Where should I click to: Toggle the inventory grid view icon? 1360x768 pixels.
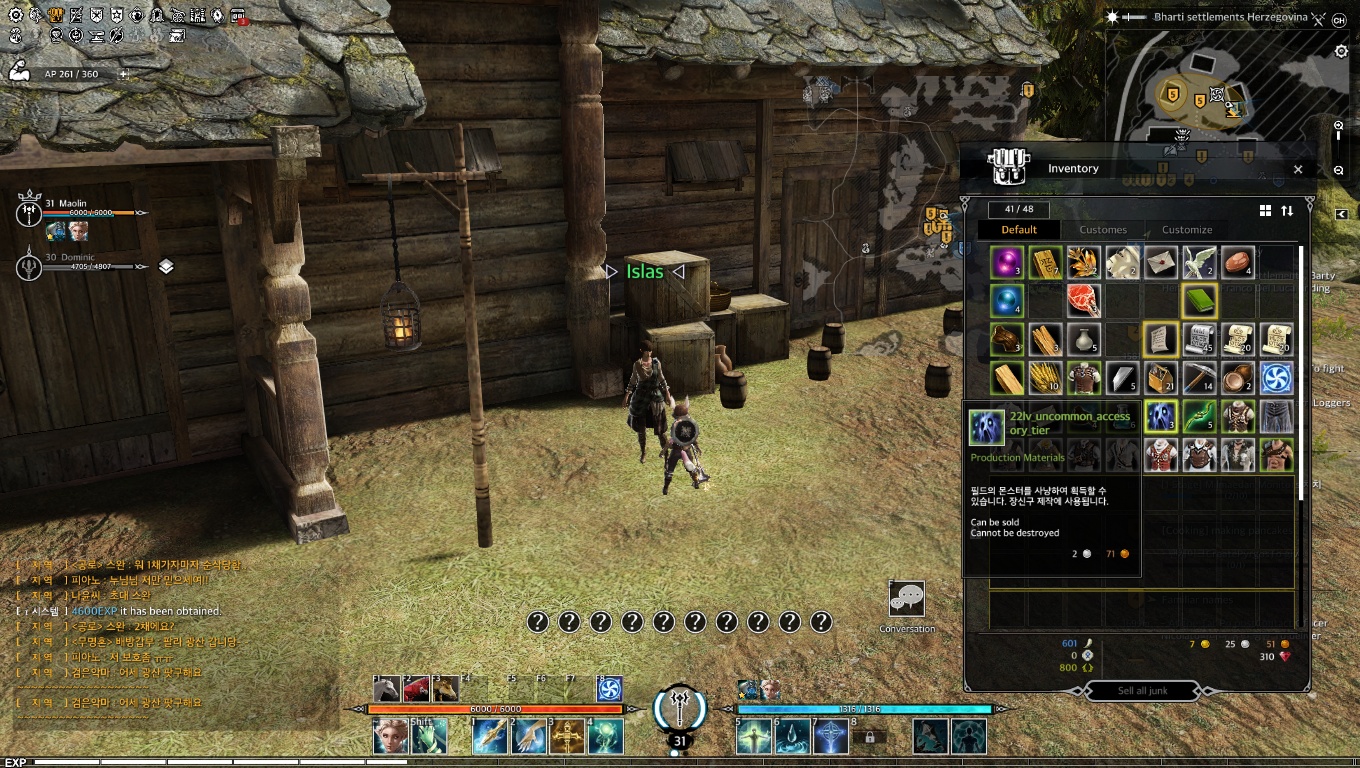coord(1265,211)
